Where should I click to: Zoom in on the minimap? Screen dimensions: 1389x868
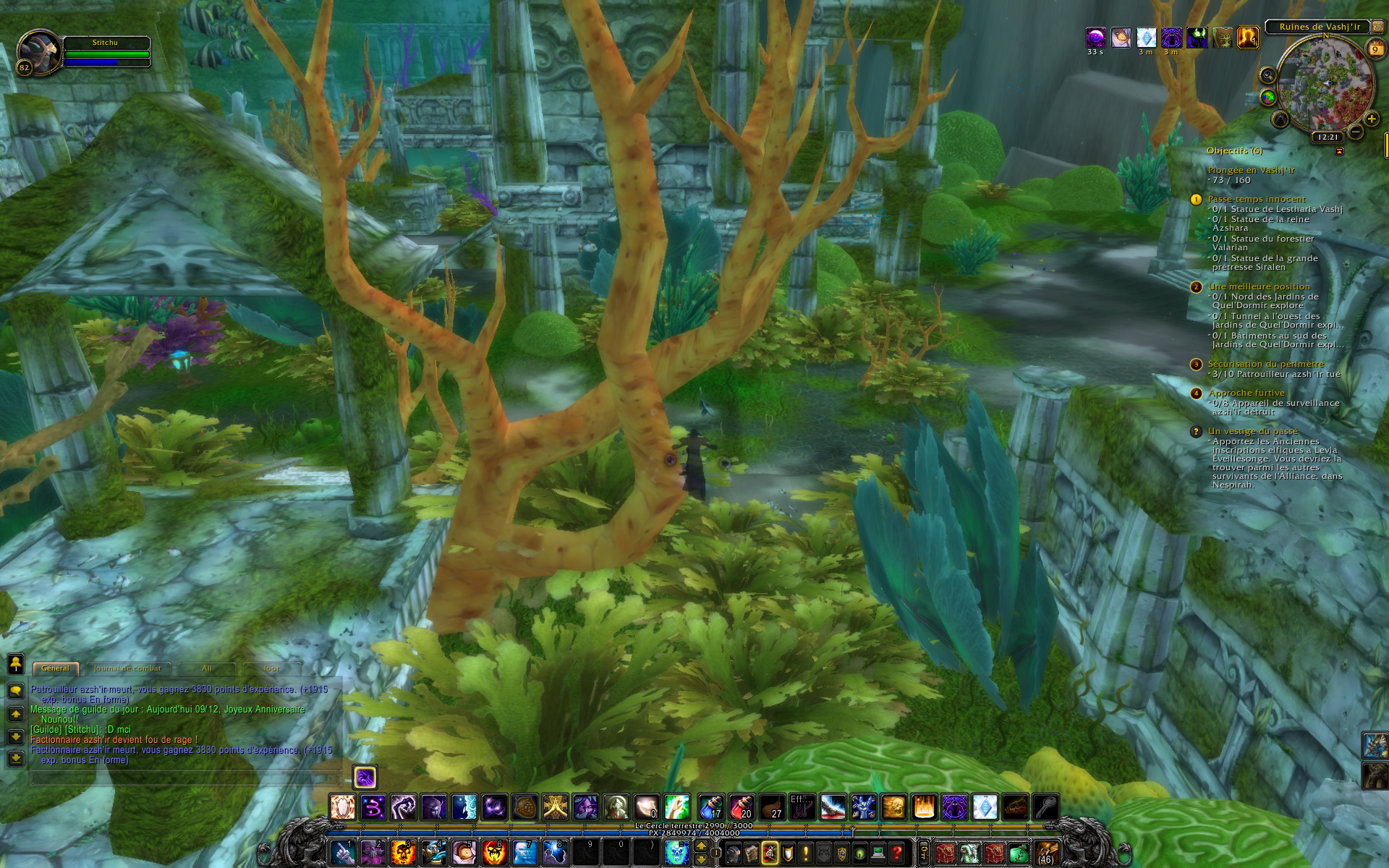click(1371, 119)
